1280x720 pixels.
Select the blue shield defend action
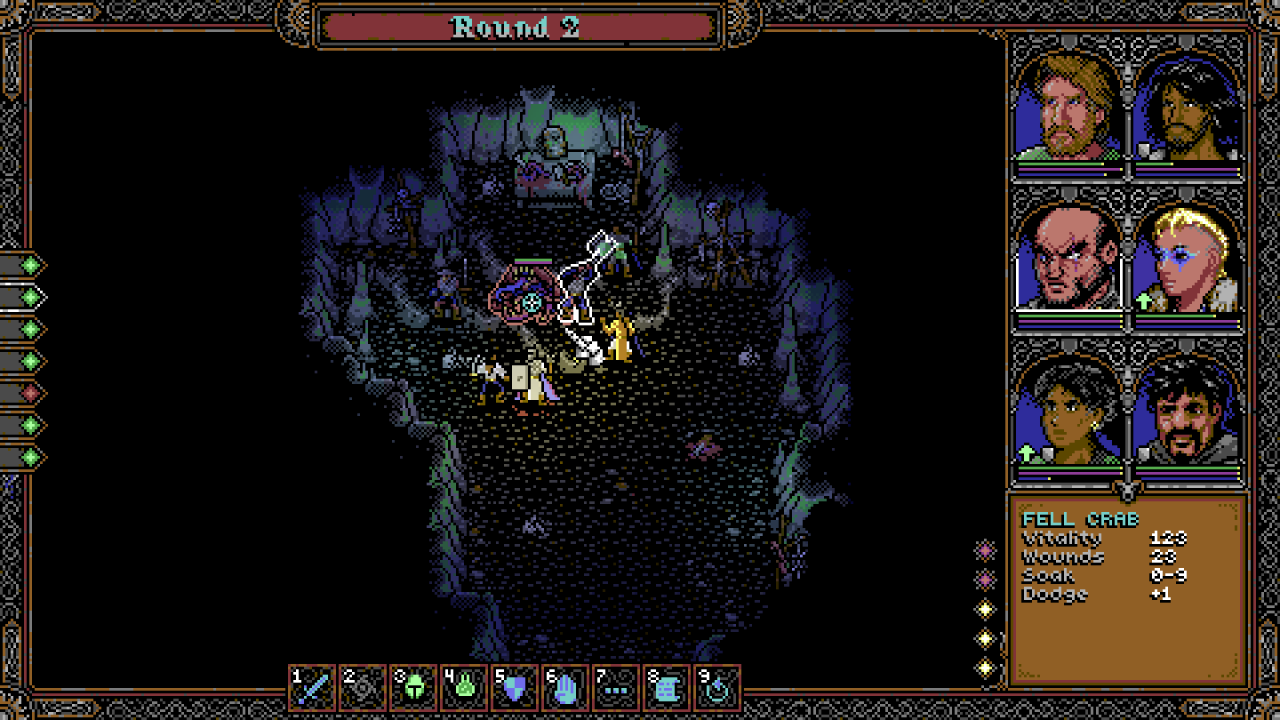515,688
